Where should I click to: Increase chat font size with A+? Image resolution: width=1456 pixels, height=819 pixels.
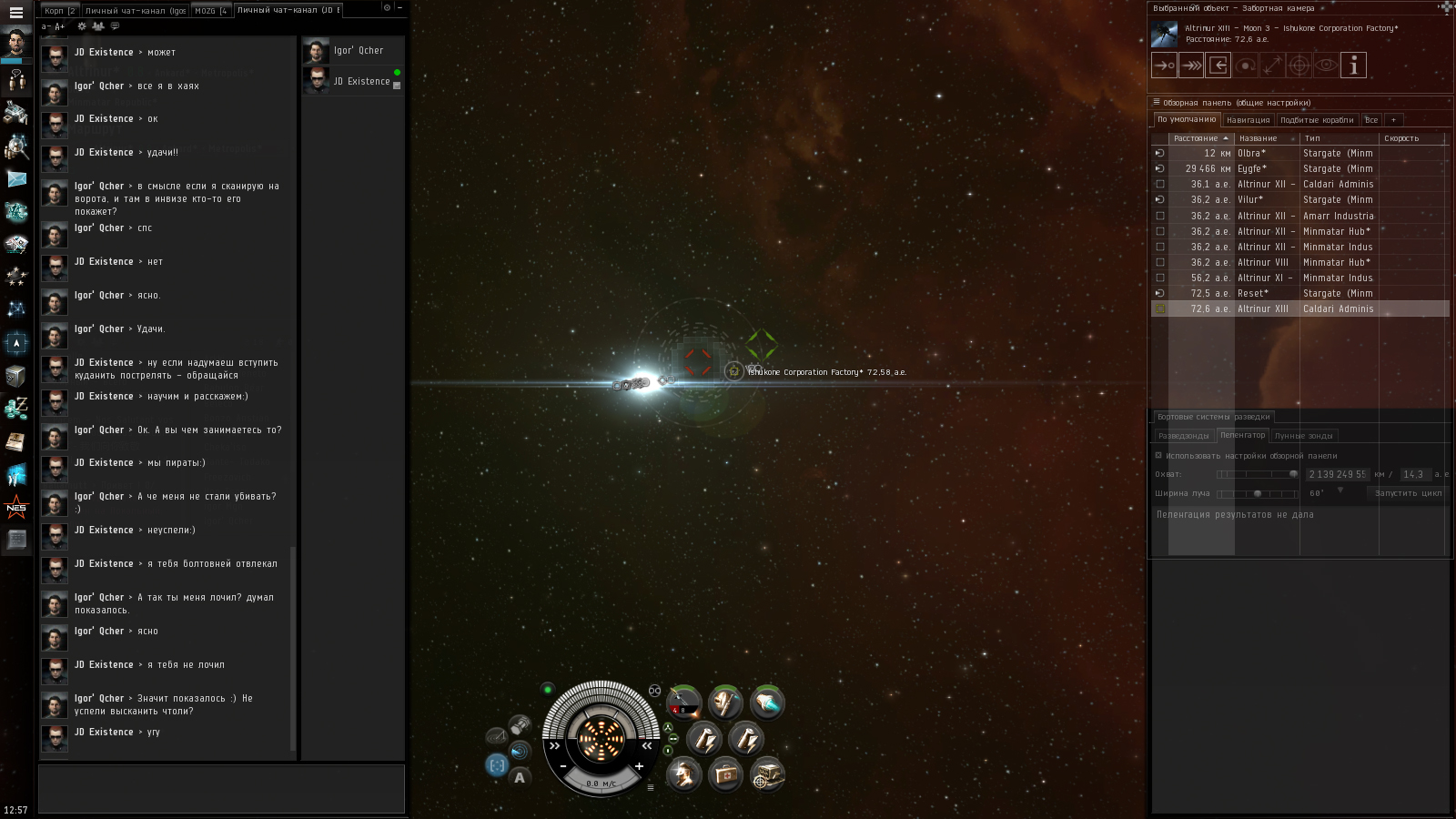60,26
